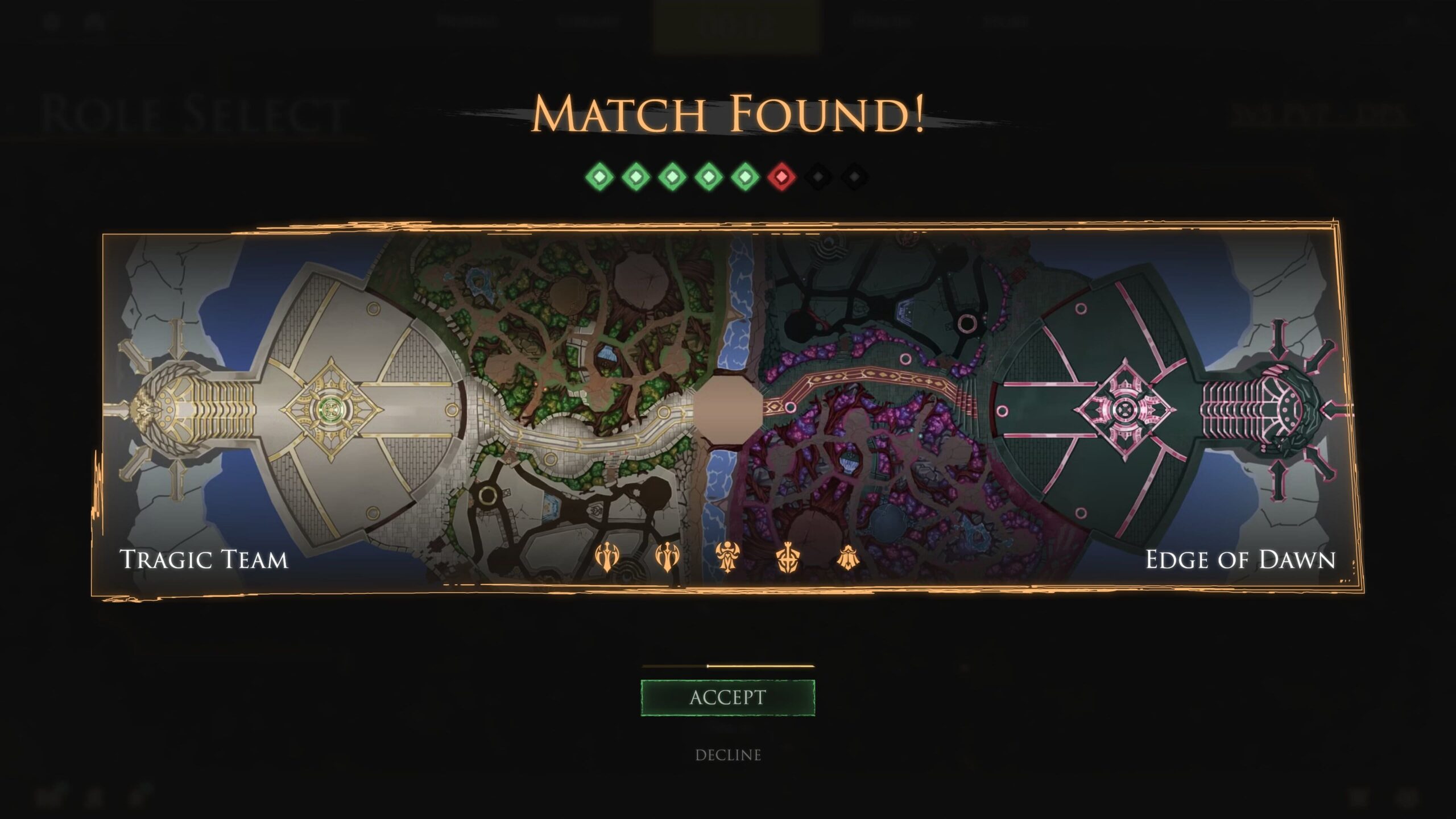Image resolution: width=1456 pixels, height=819 pixels.
Task: Accept the found match
Action: click(x=727, y=697)
